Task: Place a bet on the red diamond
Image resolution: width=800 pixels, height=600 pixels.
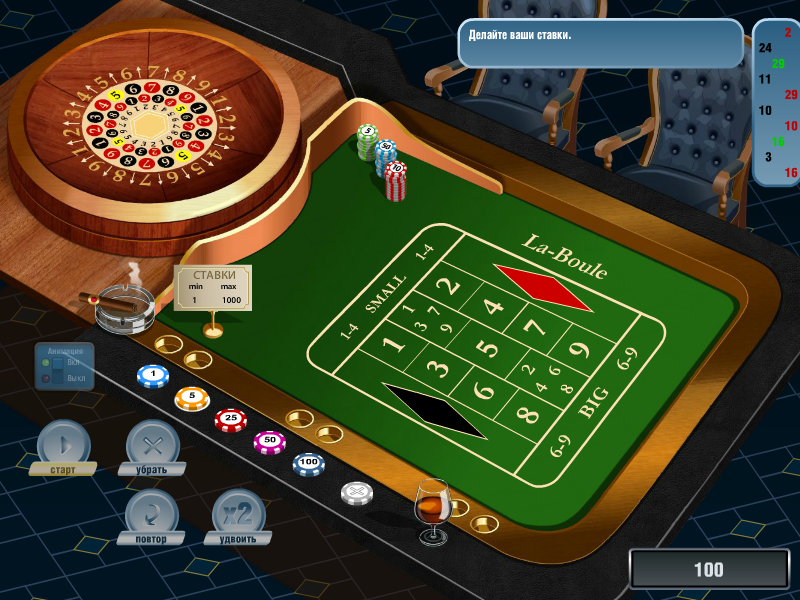Action: tap(543, 286)
